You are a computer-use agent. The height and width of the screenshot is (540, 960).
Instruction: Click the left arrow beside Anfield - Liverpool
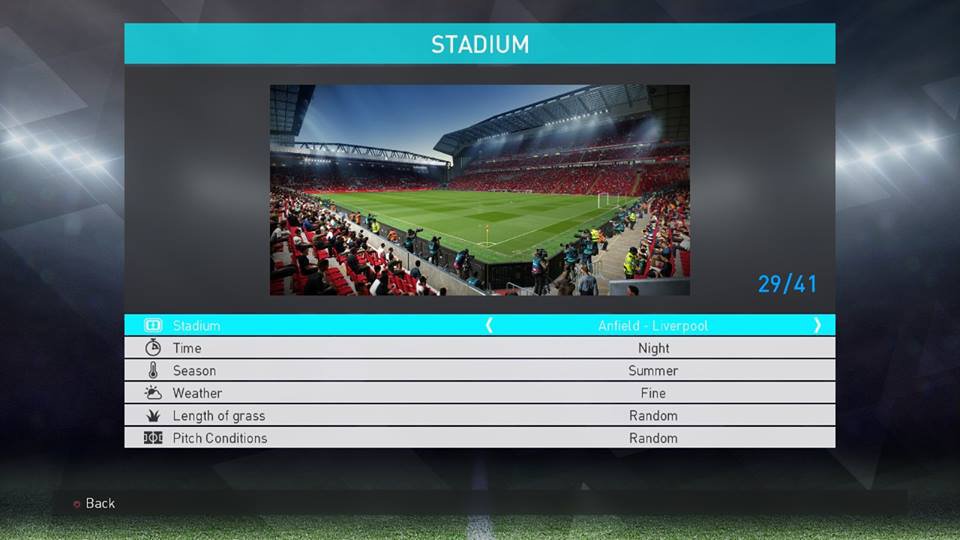(489, 325)
